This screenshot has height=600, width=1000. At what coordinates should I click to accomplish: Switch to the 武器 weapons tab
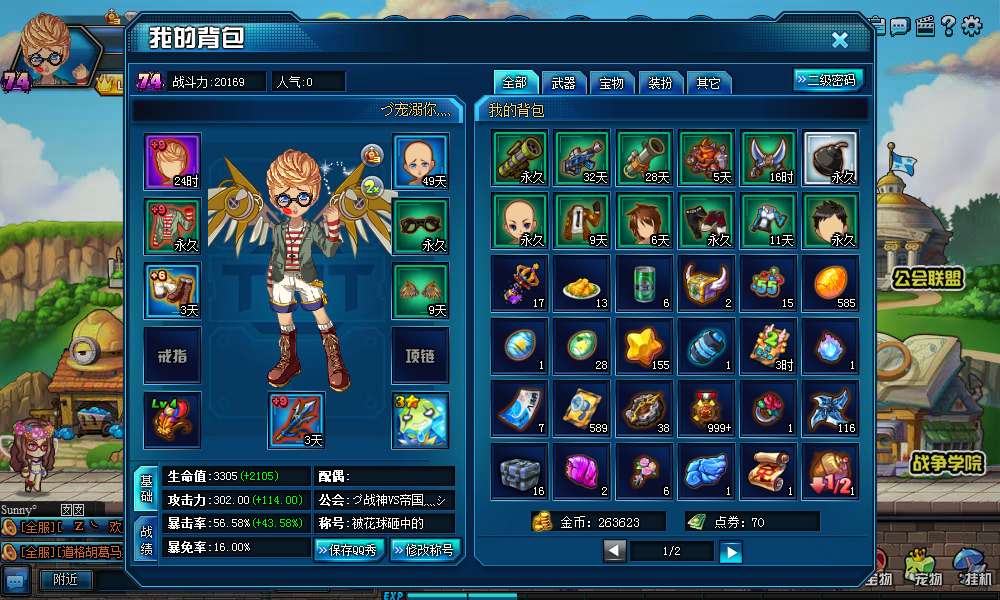[x=564, y=83]
